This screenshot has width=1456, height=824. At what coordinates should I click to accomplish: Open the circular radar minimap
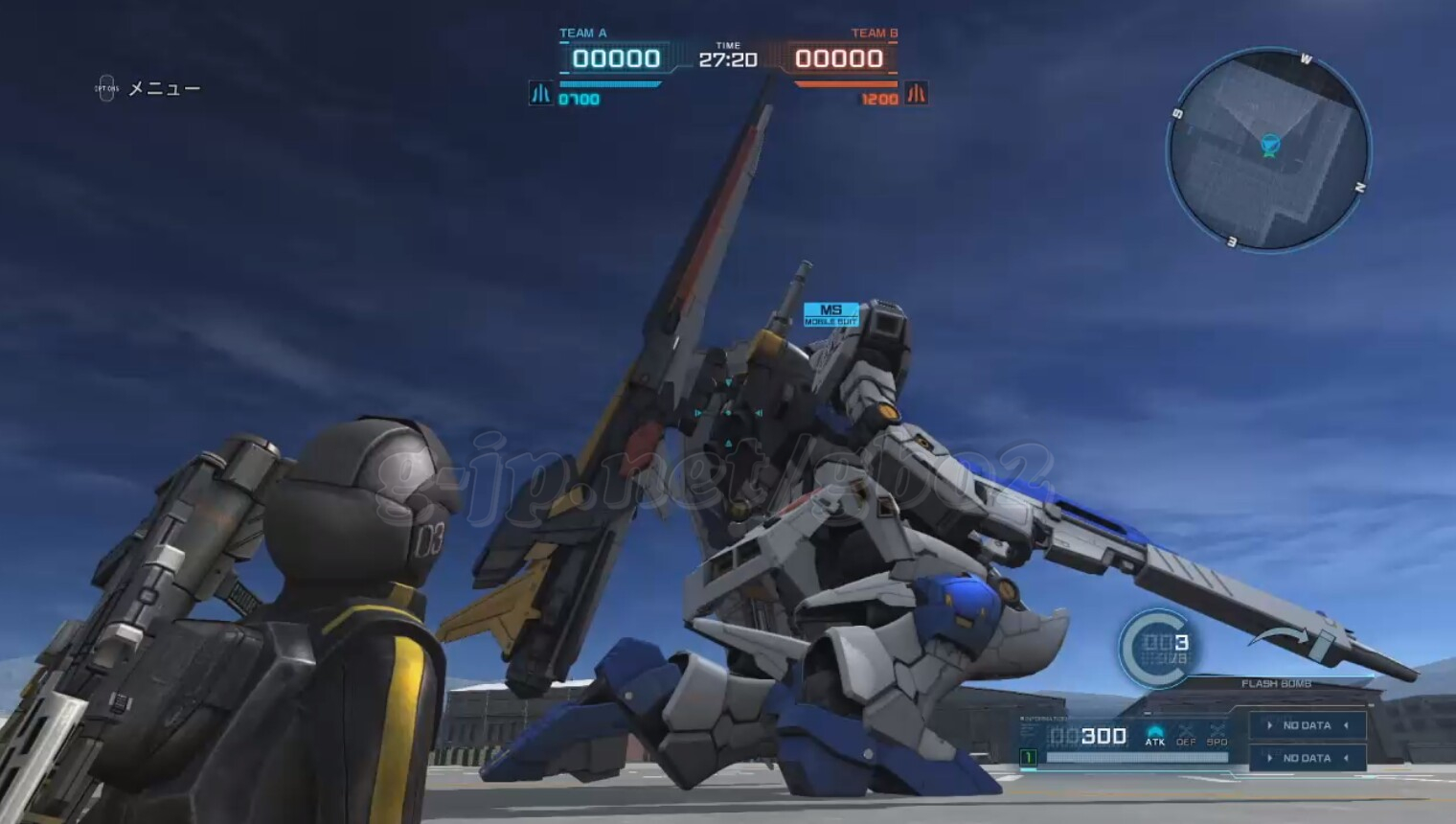click(x=1268, y=150)
